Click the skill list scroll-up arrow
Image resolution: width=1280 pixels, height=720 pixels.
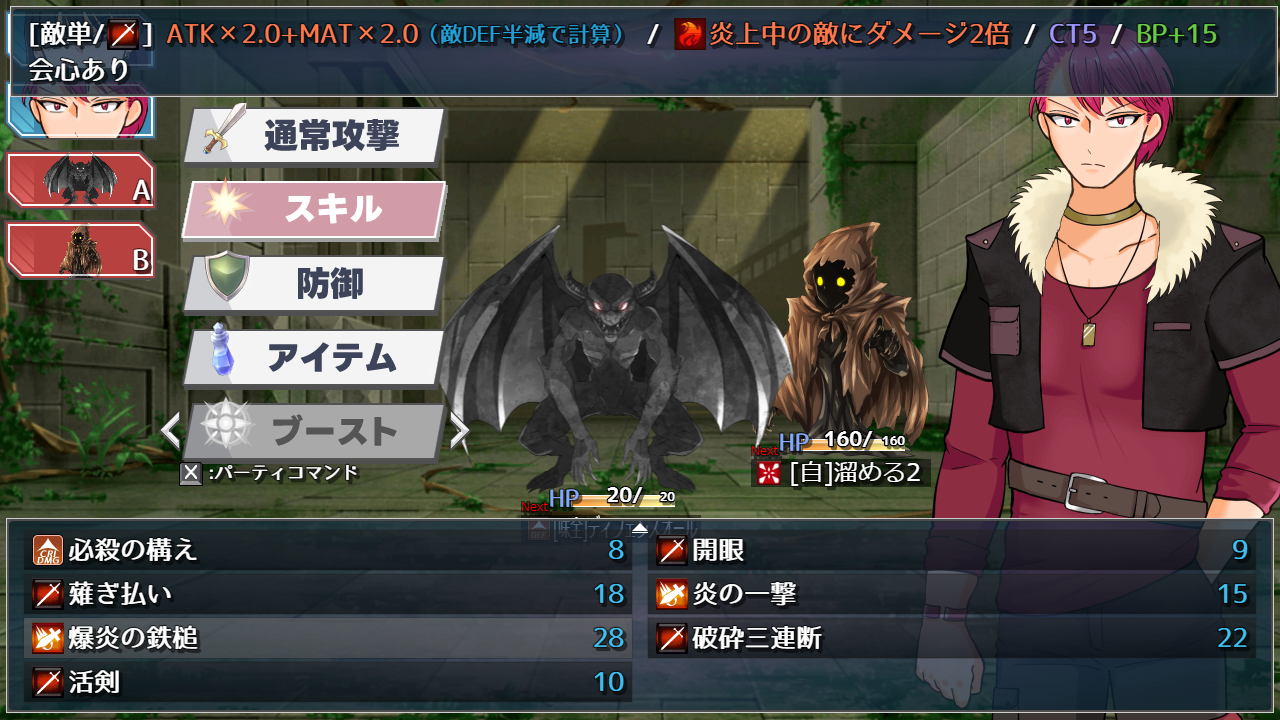coord(640,528)
